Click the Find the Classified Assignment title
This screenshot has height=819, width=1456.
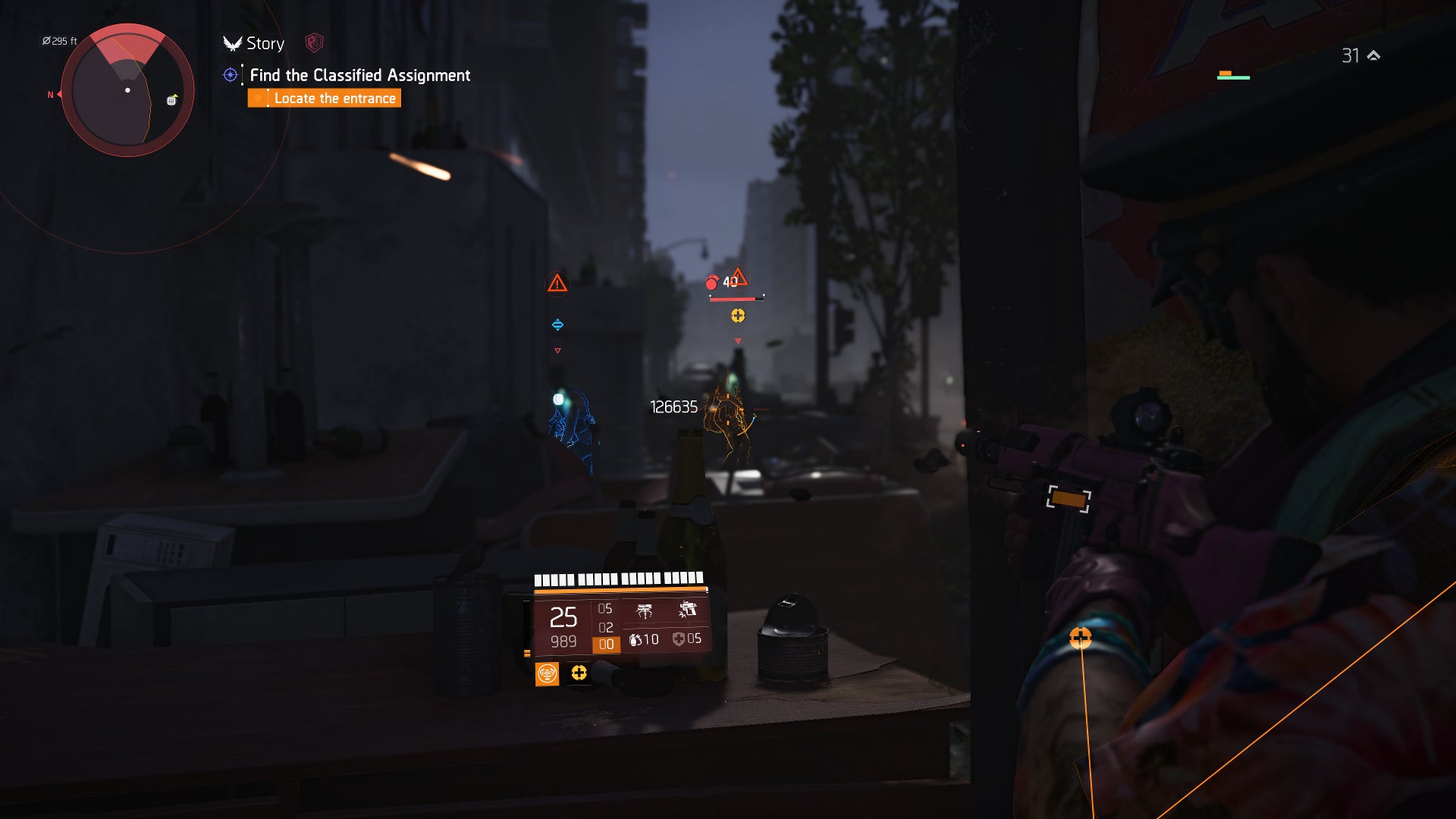[359, 75]
